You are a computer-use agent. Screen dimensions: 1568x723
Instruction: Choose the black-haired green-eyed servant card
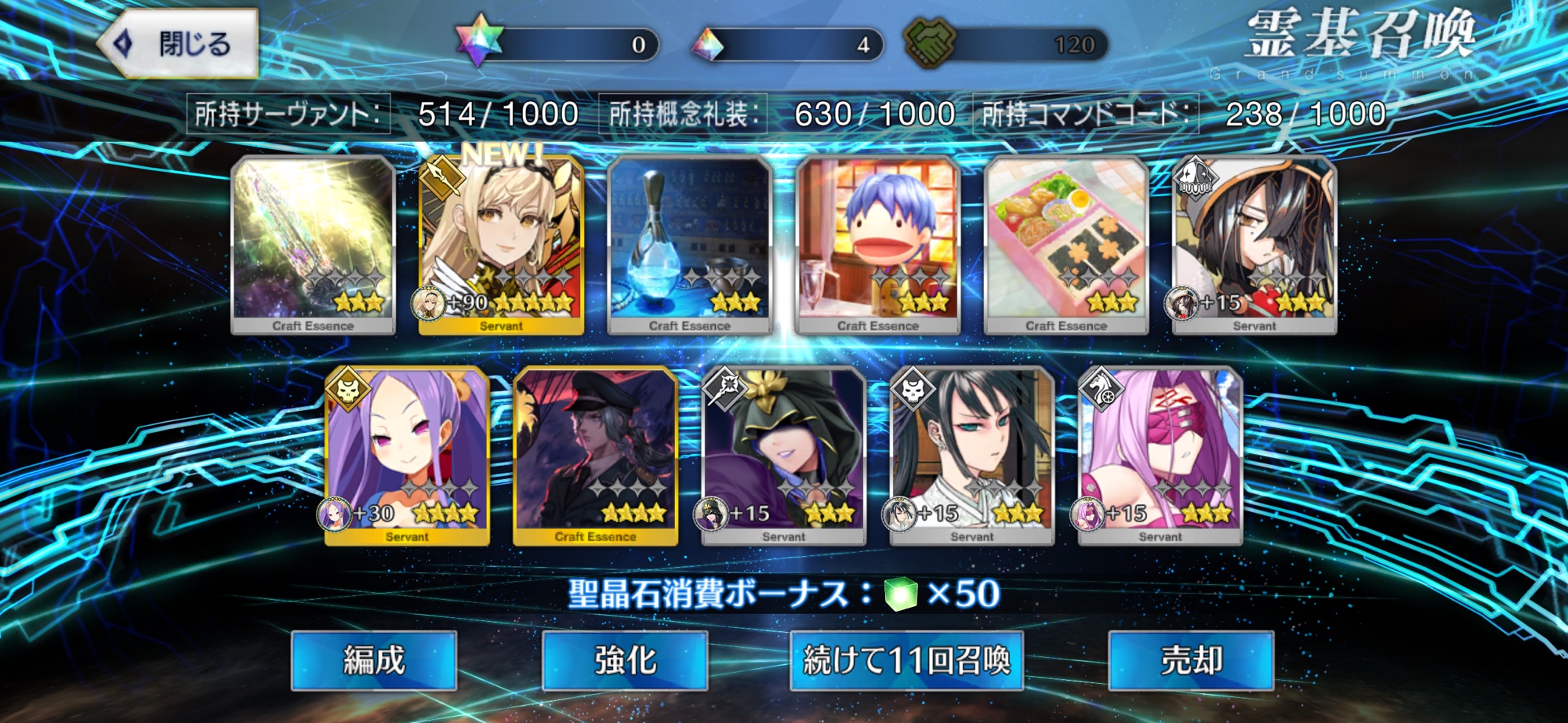[972, 455]
